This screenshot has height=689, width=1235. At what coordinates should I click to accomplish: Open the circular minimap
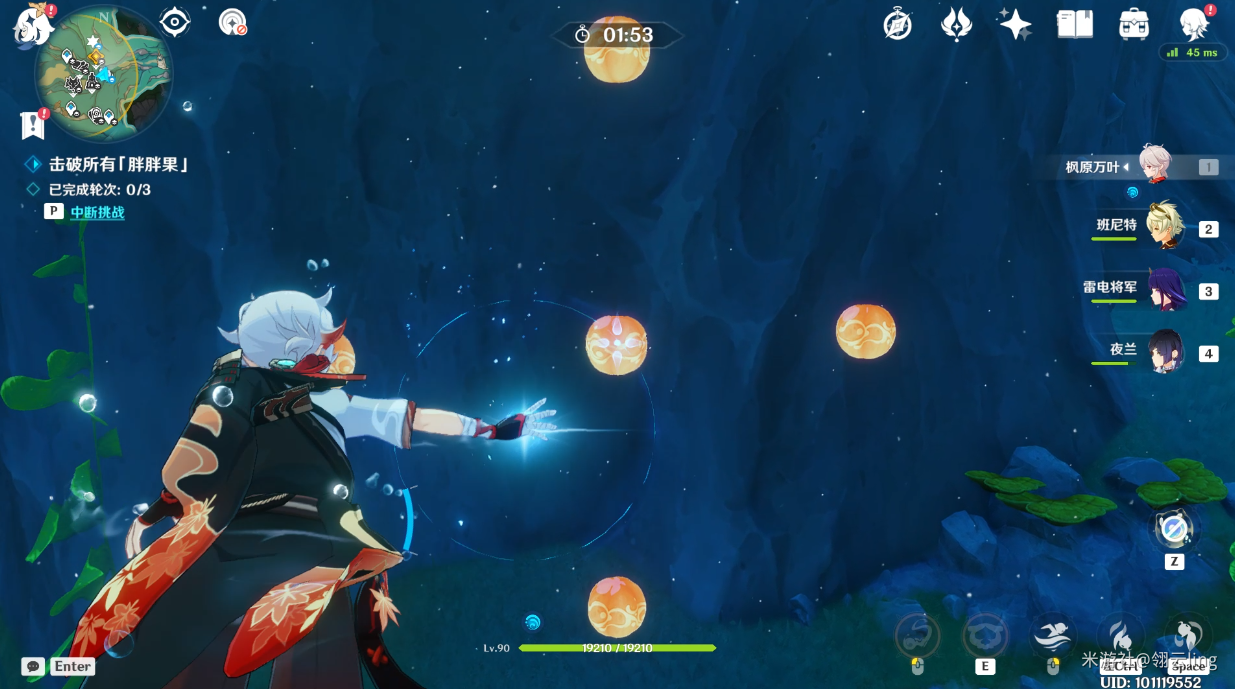pos(103,73)
